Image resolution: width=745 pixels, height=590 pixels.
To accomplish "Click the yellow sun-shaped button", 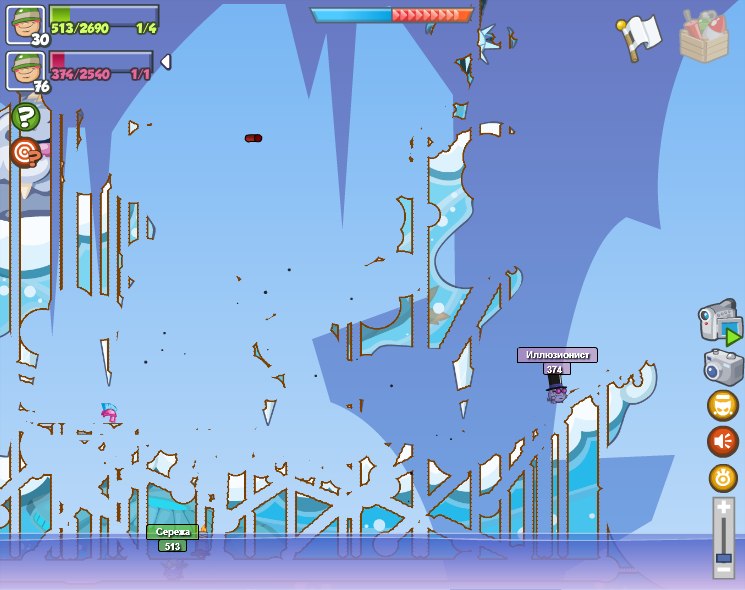I will coord(723,477).
